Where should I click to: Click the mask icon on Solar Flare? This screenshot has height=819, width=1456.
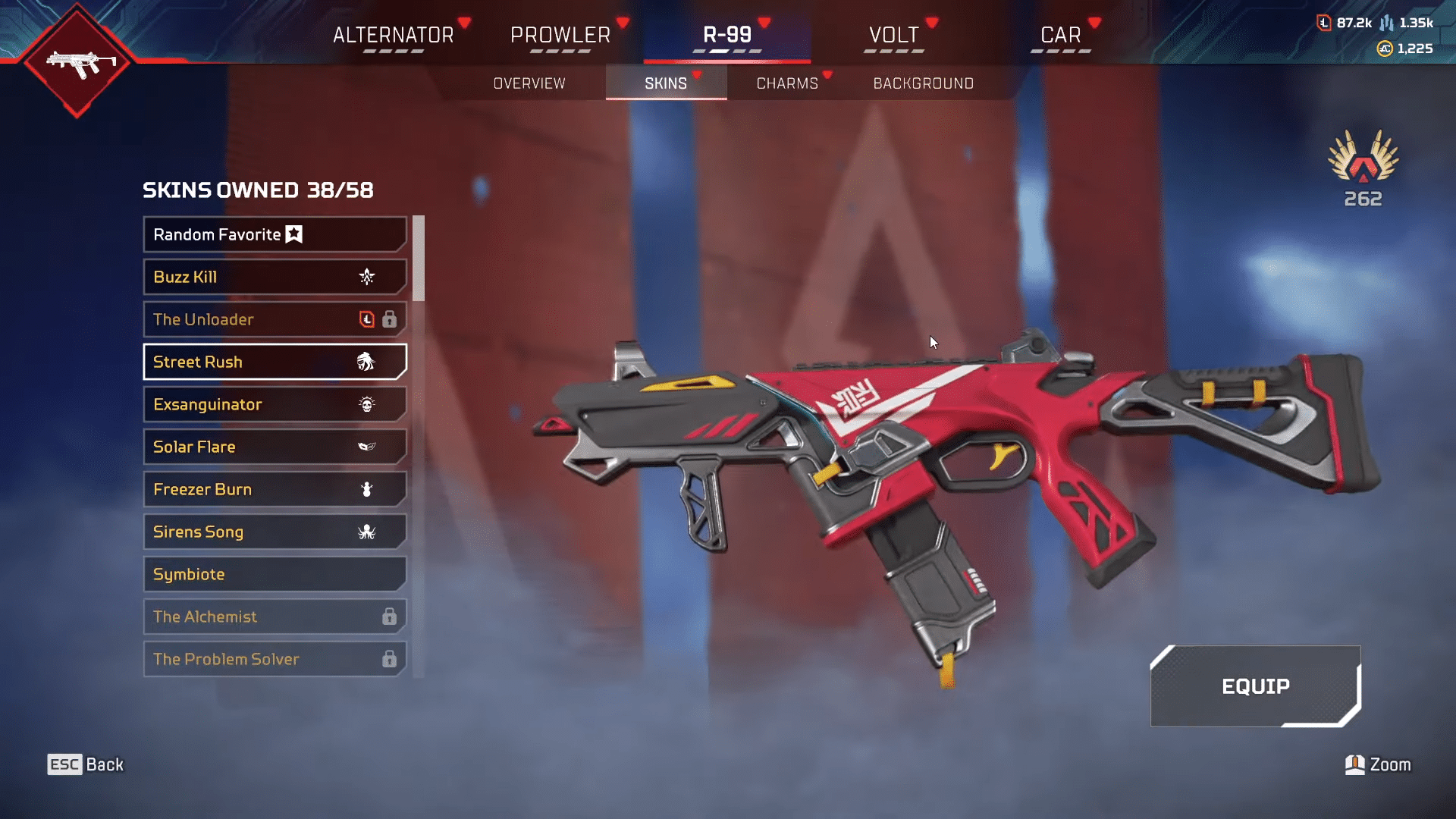367,447
